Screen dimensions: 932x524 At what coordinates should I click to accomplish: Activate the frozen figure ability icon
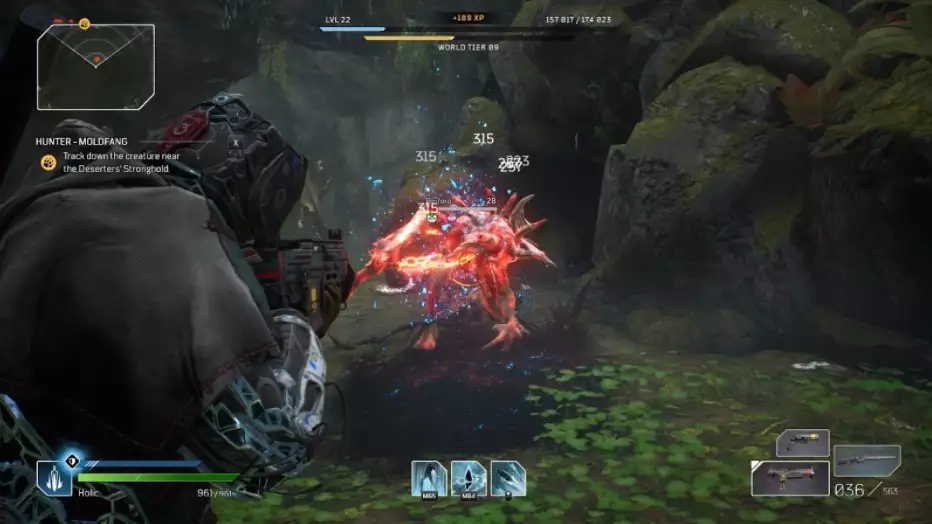point(429,479)
